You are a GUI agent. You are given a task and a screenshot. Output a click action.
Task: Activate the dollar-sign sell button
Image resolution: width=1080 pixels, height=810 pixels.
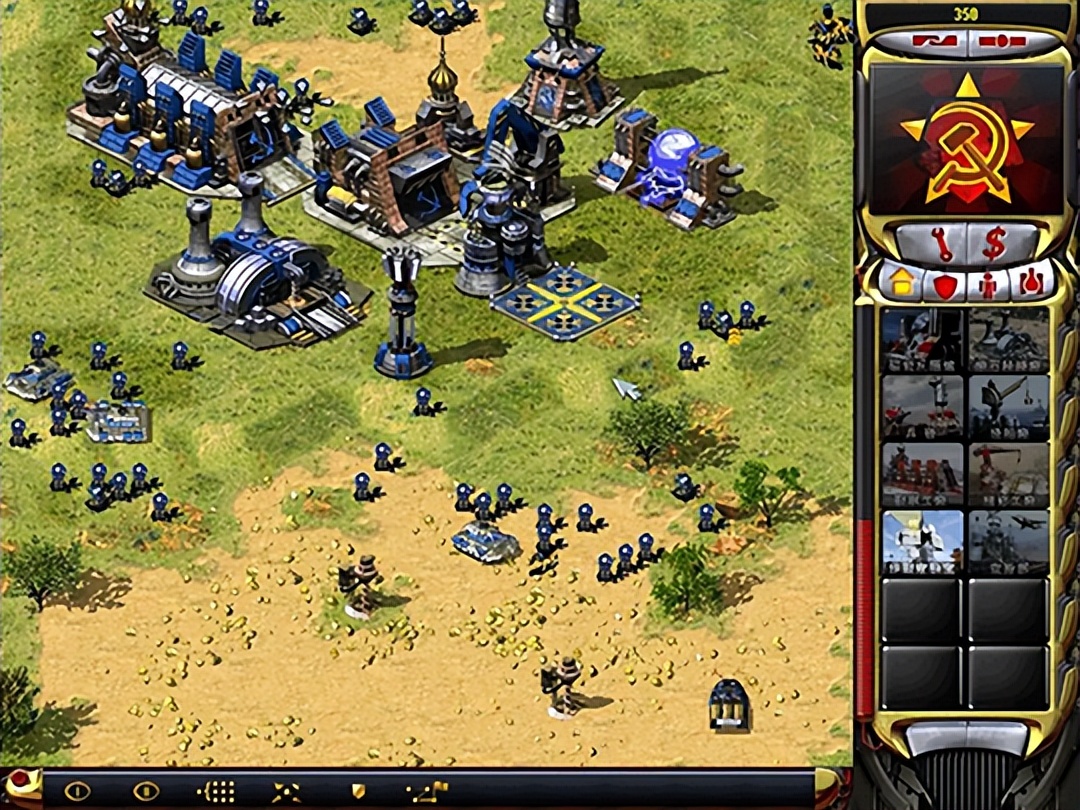tap(993, 242)
